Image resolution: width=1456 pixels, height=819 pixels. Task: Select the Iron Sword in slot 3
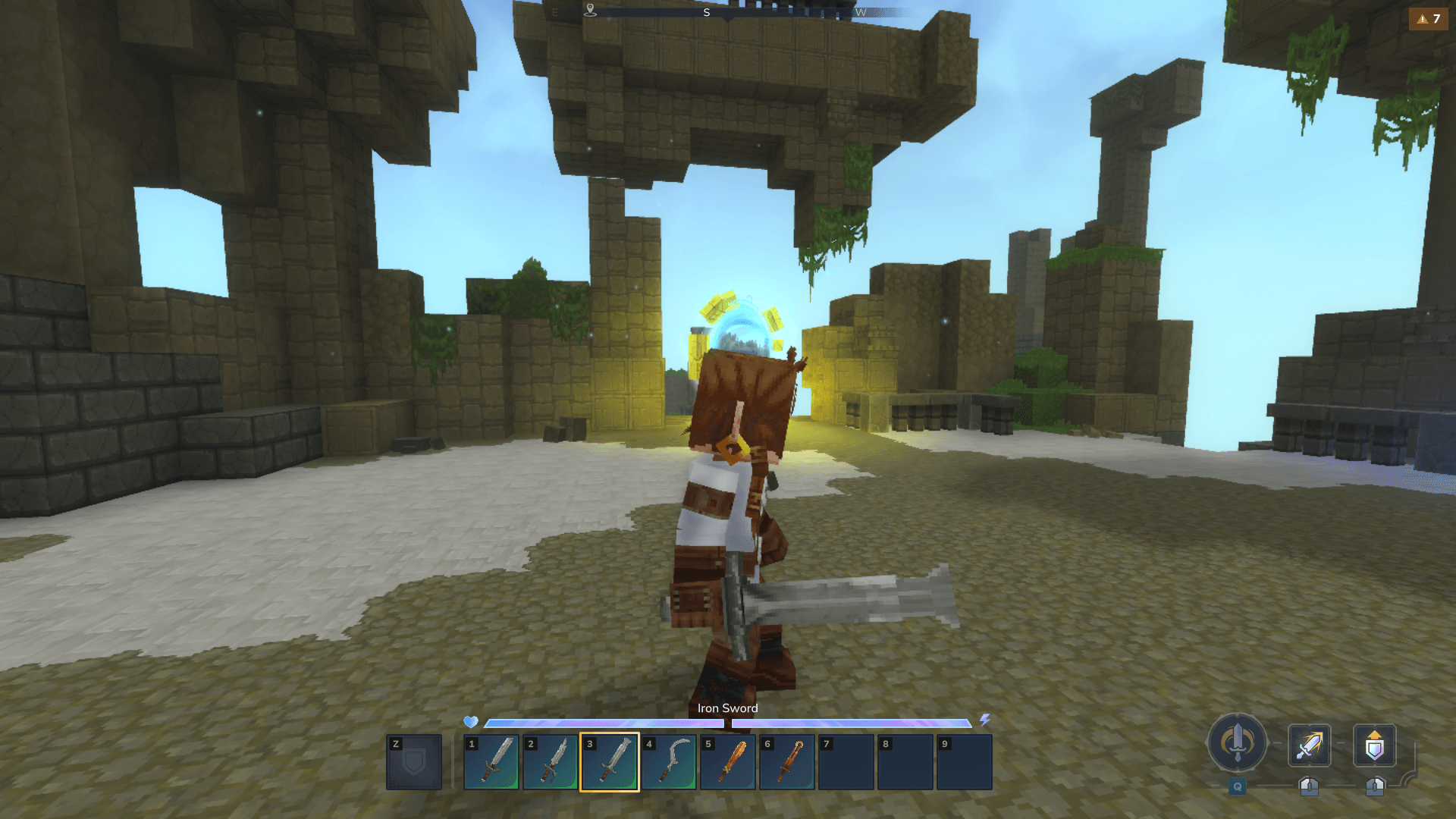tap(610, 762)
